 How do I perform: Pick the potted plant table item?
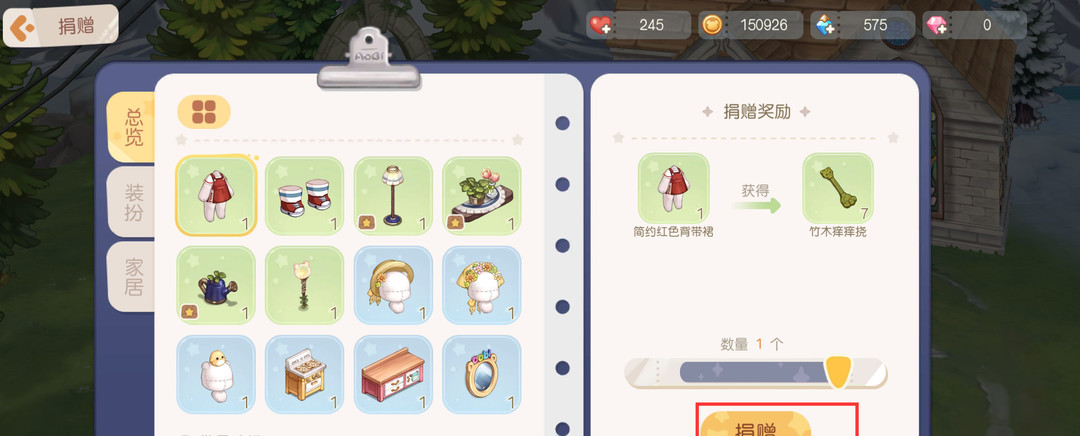coord(481,196)
